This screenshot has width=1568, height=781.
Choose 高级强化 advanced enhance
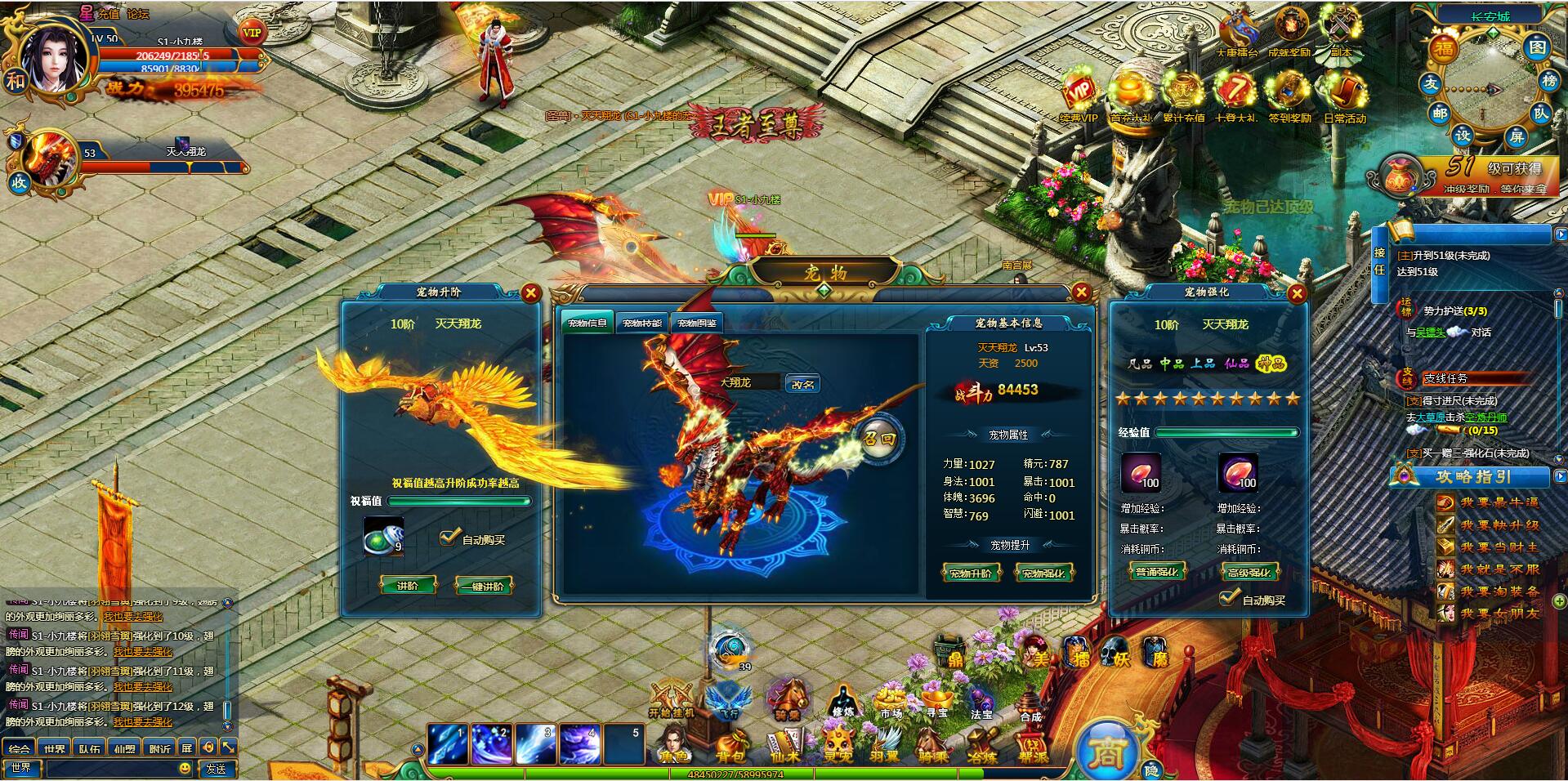point(1249,572)
